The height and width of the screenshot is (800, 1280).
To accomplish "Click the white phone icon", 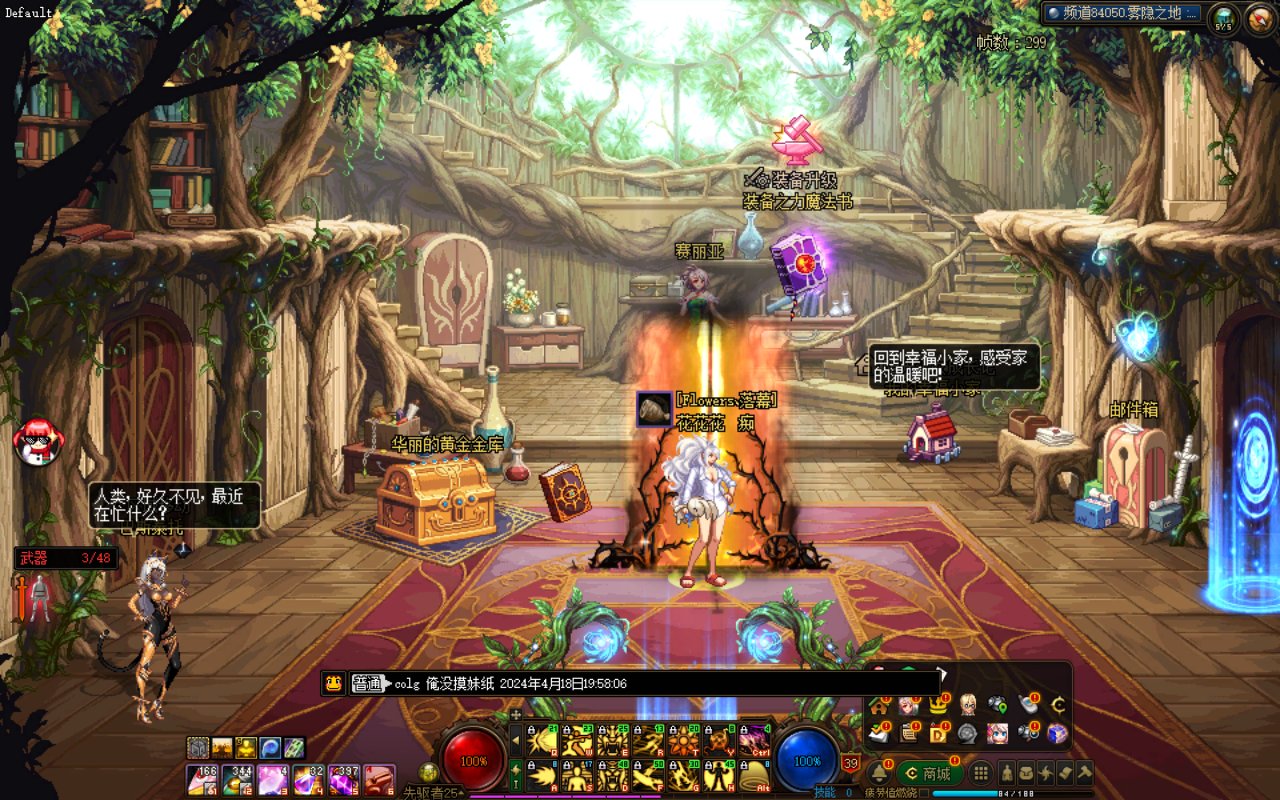I will click(1028, 705).
